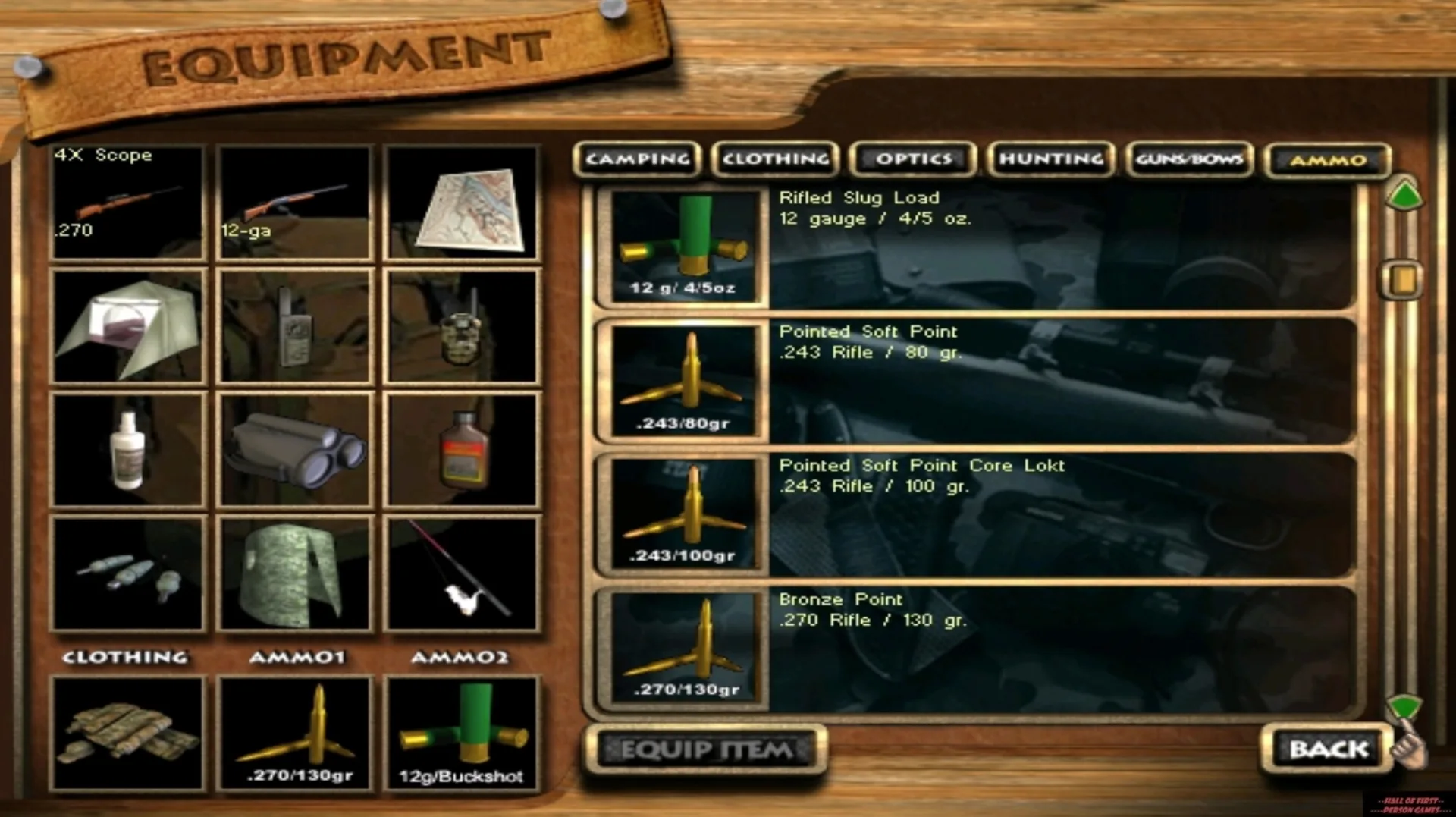This screenshot has height=817, width=1456.
Task: Select the 12-ga shotgun icon
Action: [294, 205]
